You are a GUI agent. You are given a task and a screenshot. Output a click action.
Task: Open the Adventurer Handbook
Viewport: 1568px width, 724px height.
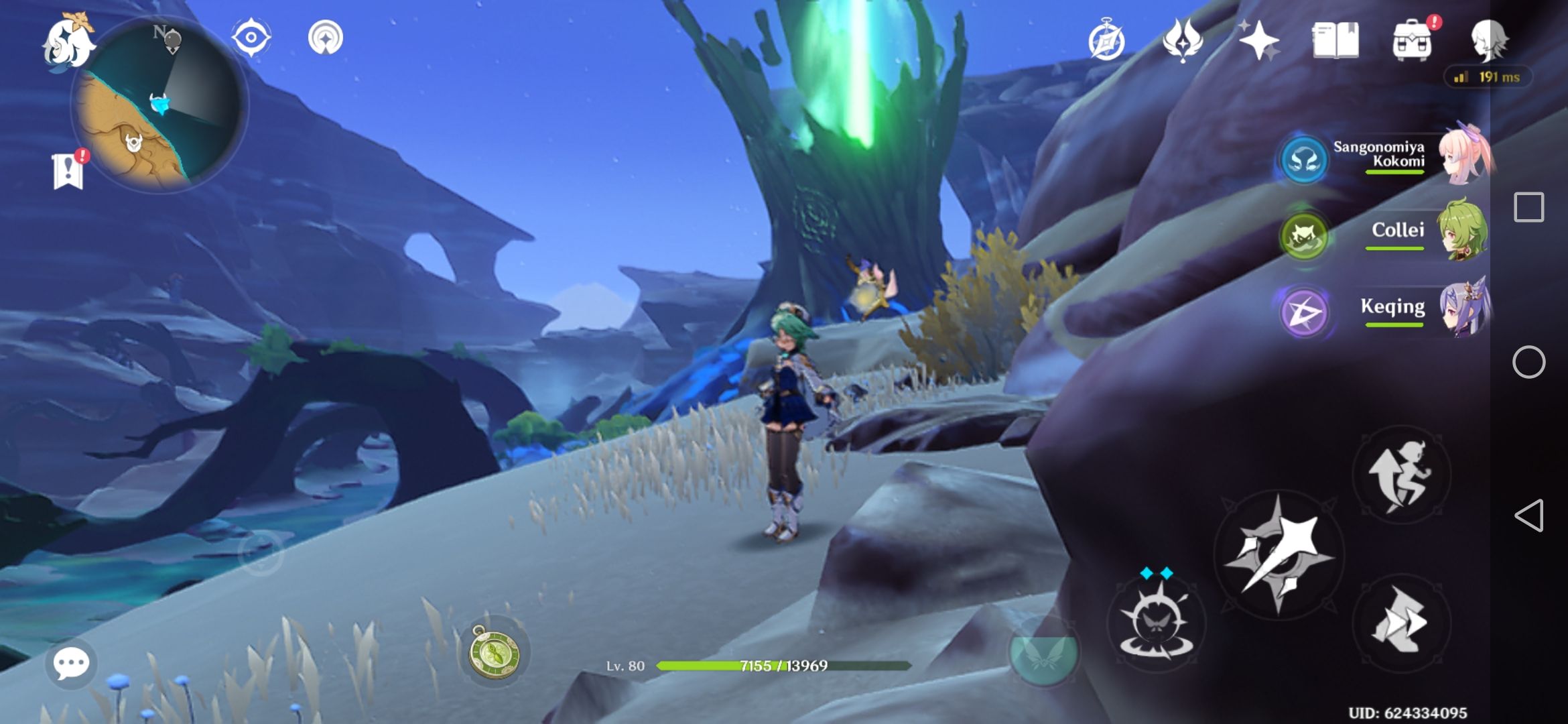click(1106, 38)
